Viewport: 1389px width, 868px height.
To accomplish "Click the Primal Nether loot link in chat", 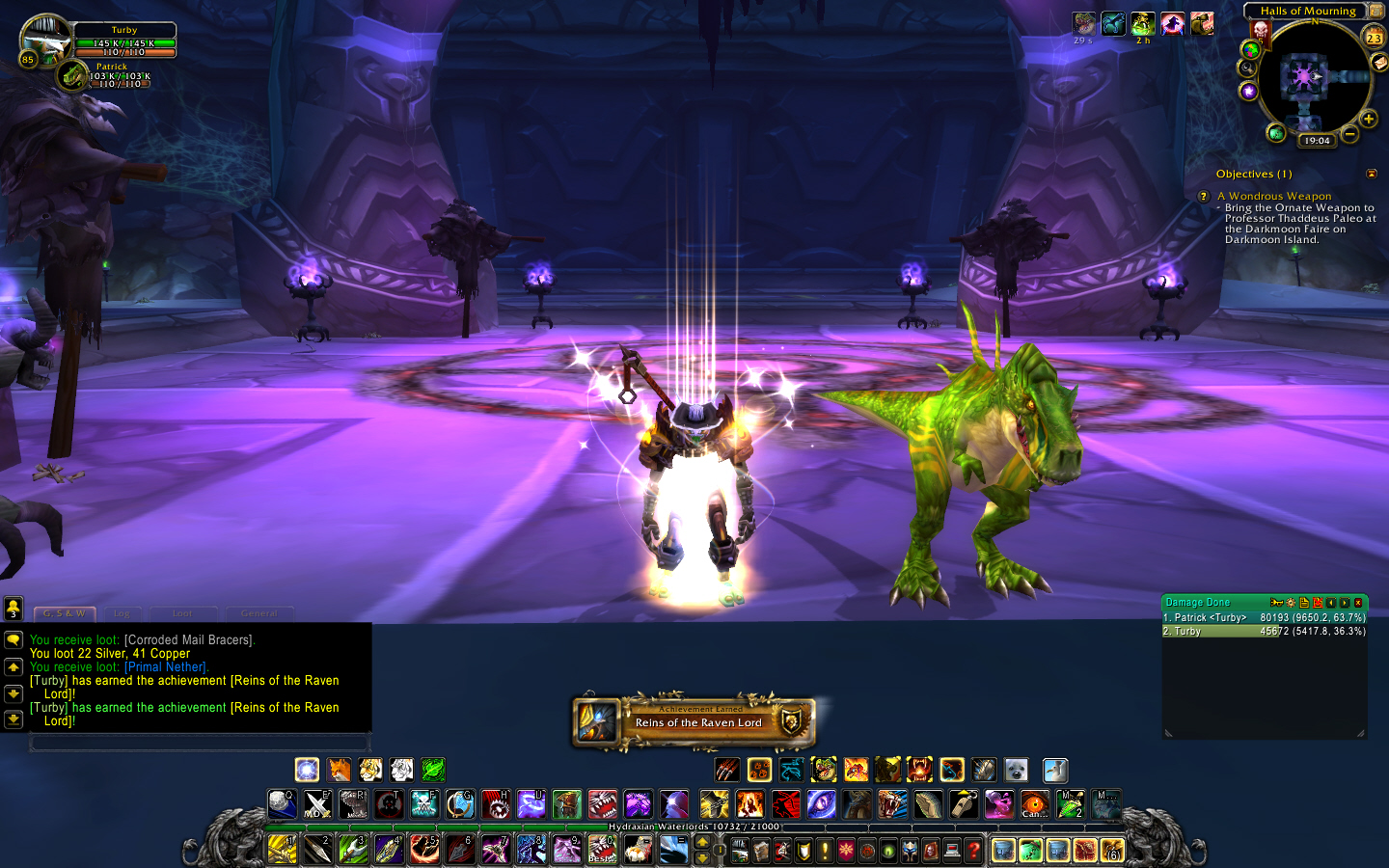I will coord(165,666).
